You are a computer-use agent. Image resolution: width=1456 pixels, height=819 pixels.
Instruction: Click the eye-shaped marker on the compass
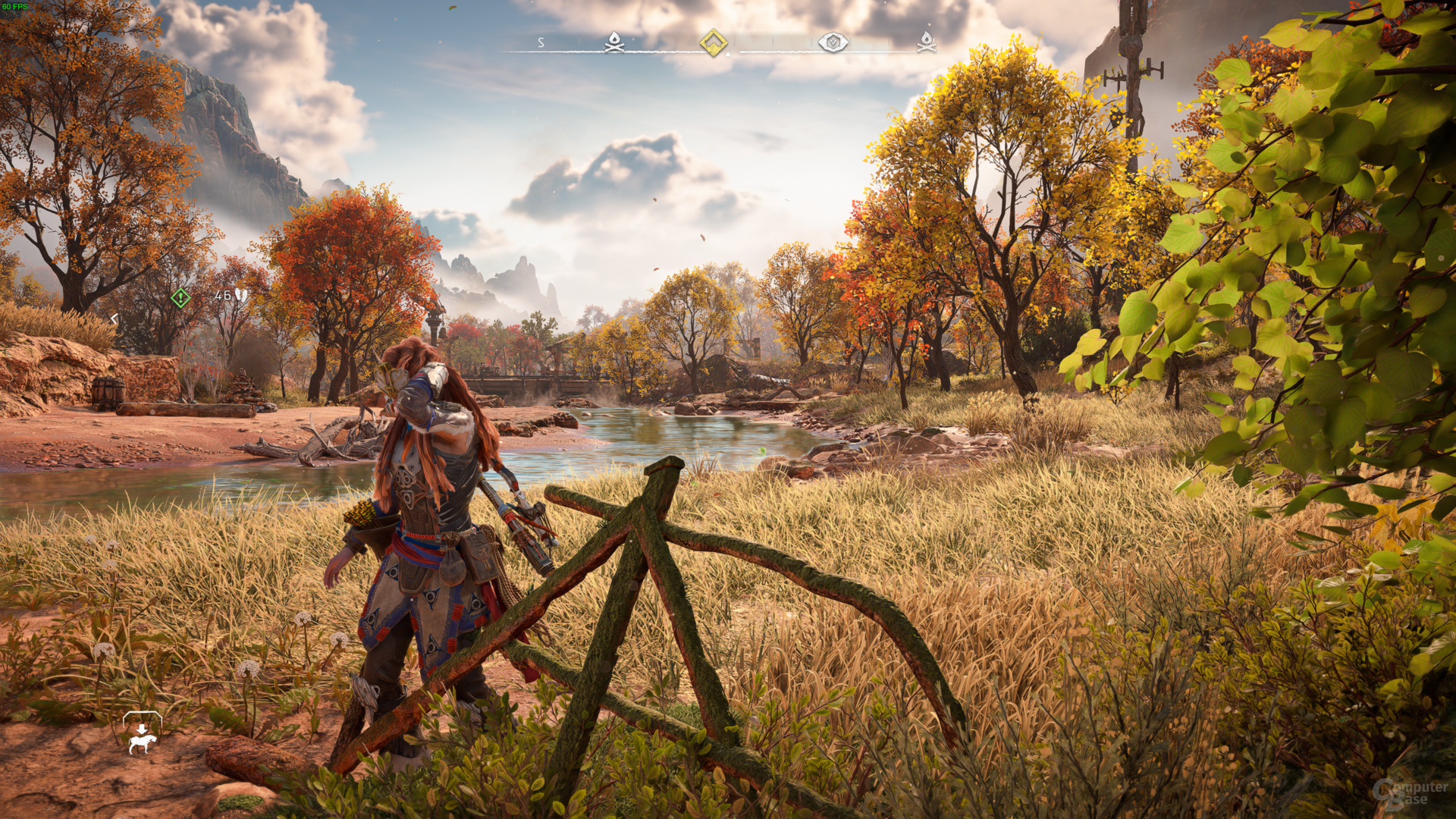(833, 42)
